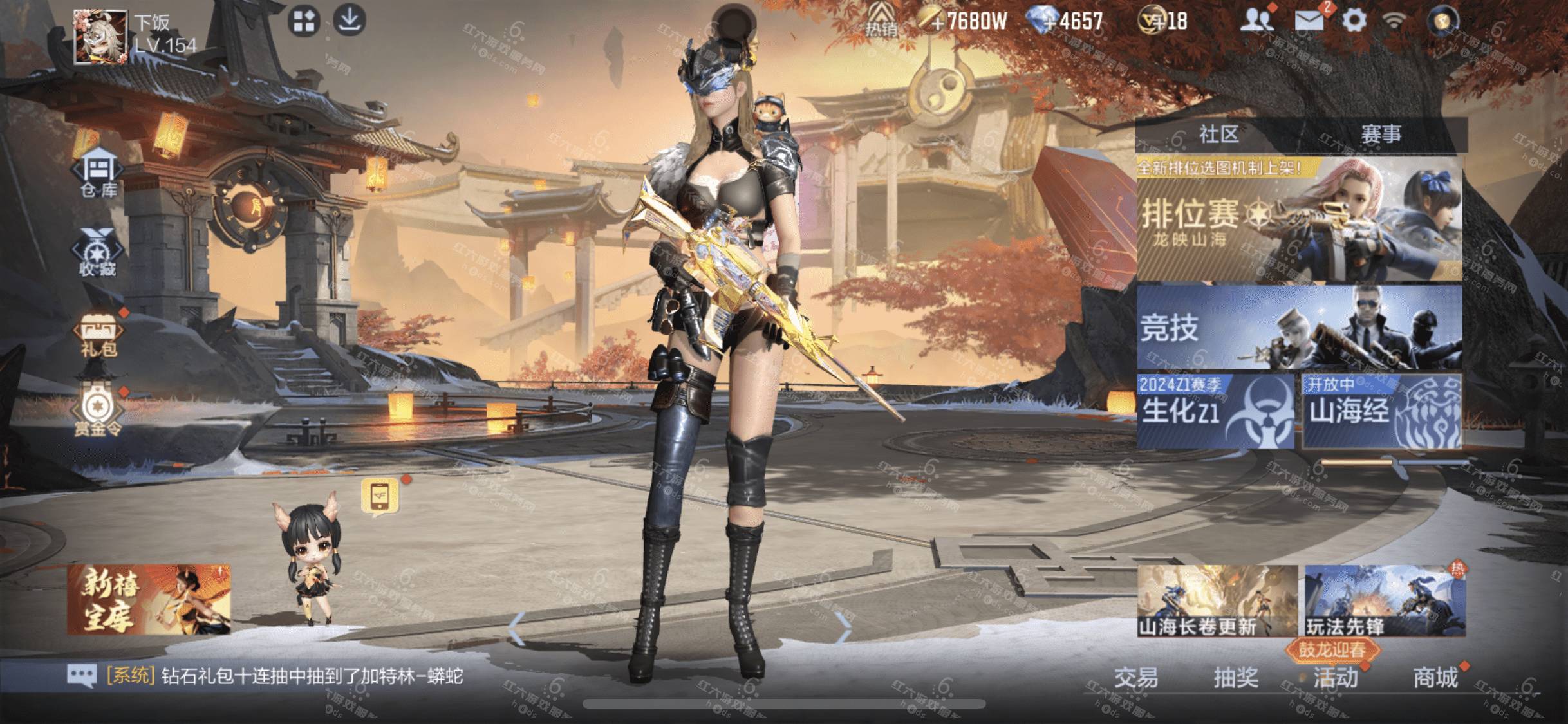1568x724 pixels.
Task: Open the gear settings icon
Action: click(x=1354, y=21)
